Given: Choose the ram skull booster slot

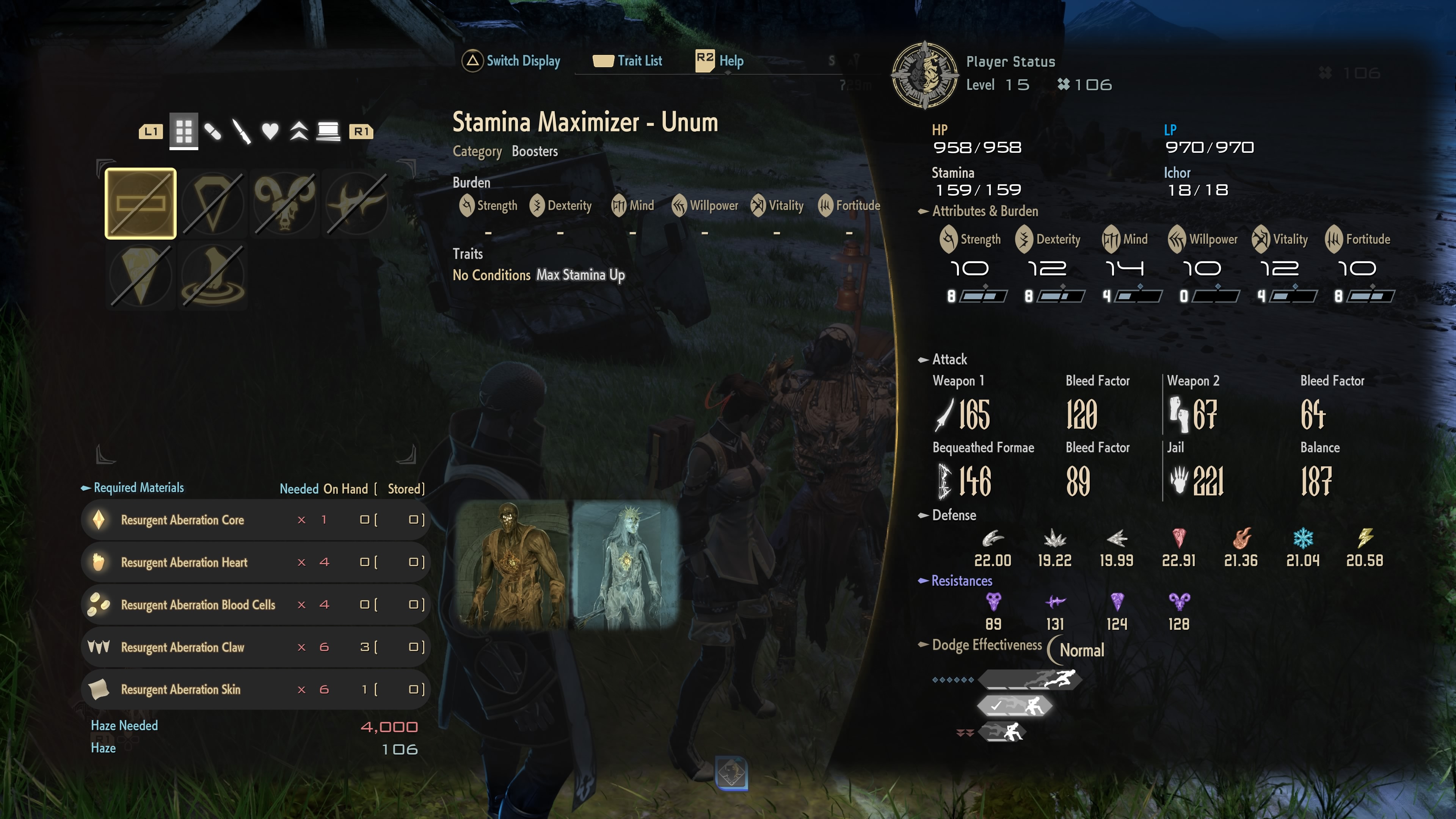Looking at the screenshot, I should coord(285,204).
